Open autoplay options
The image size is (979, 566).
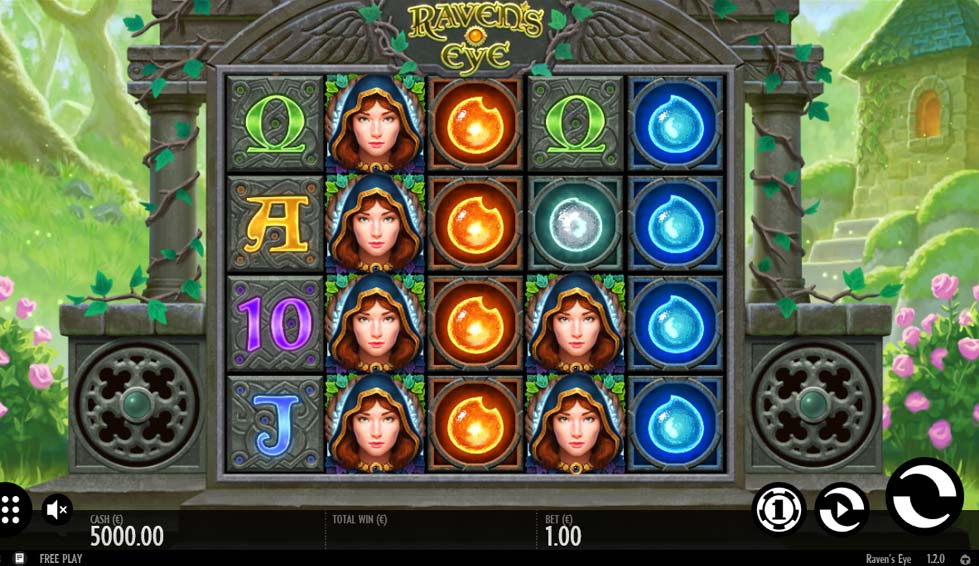[840, 510]
